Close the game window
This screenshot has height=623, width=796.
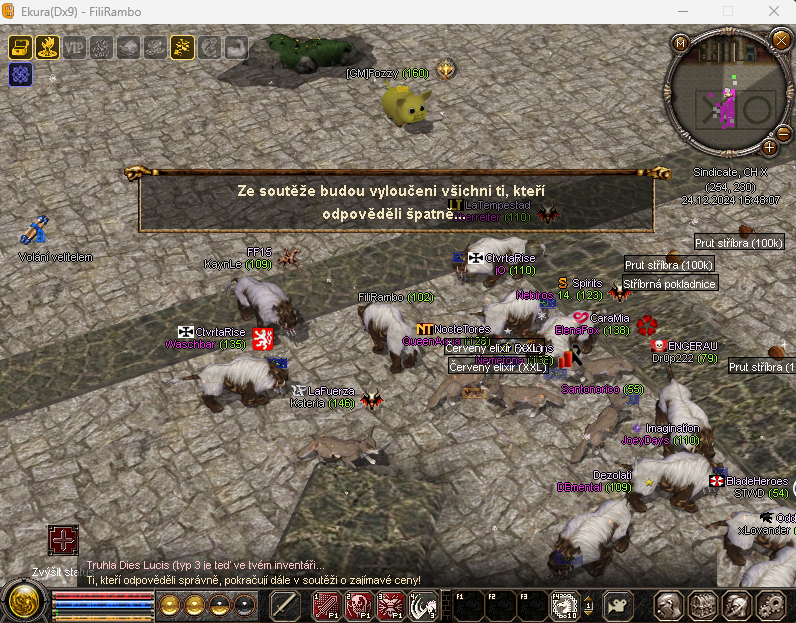pos(773,12)
